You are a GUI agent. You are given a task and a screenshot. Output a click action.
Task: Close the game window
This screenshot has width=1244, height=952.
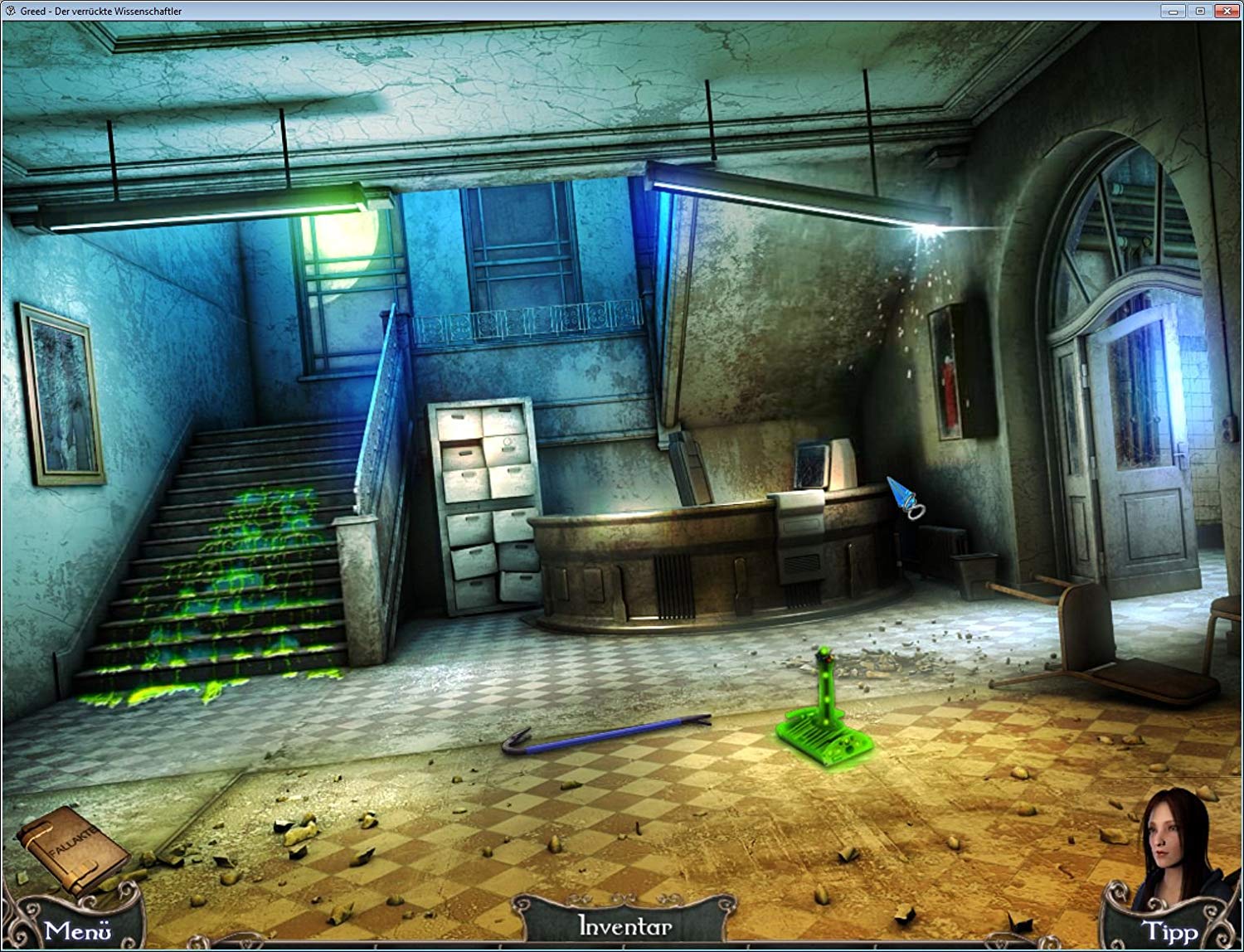tap(1227, 11)
